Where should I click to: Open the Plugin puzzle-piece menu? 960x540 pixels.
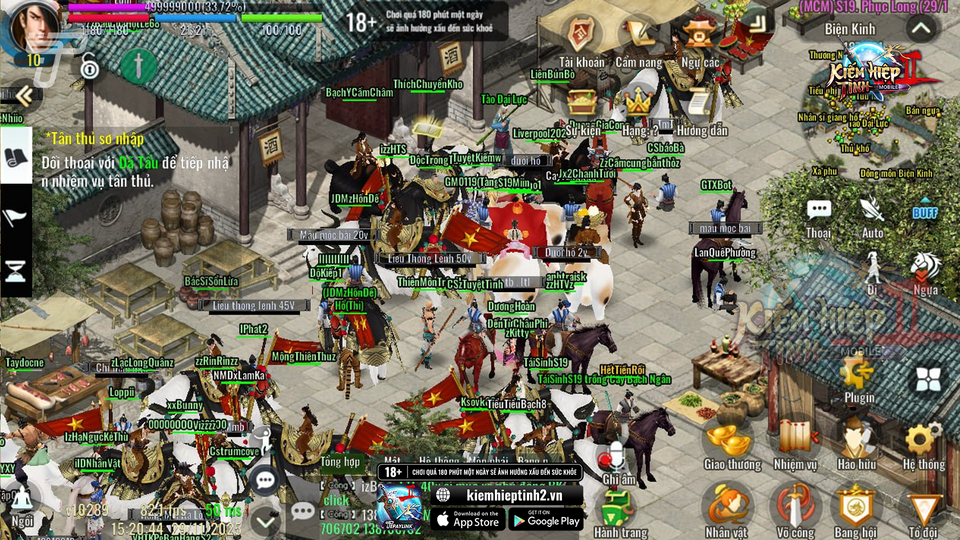(x=857, y=375)
